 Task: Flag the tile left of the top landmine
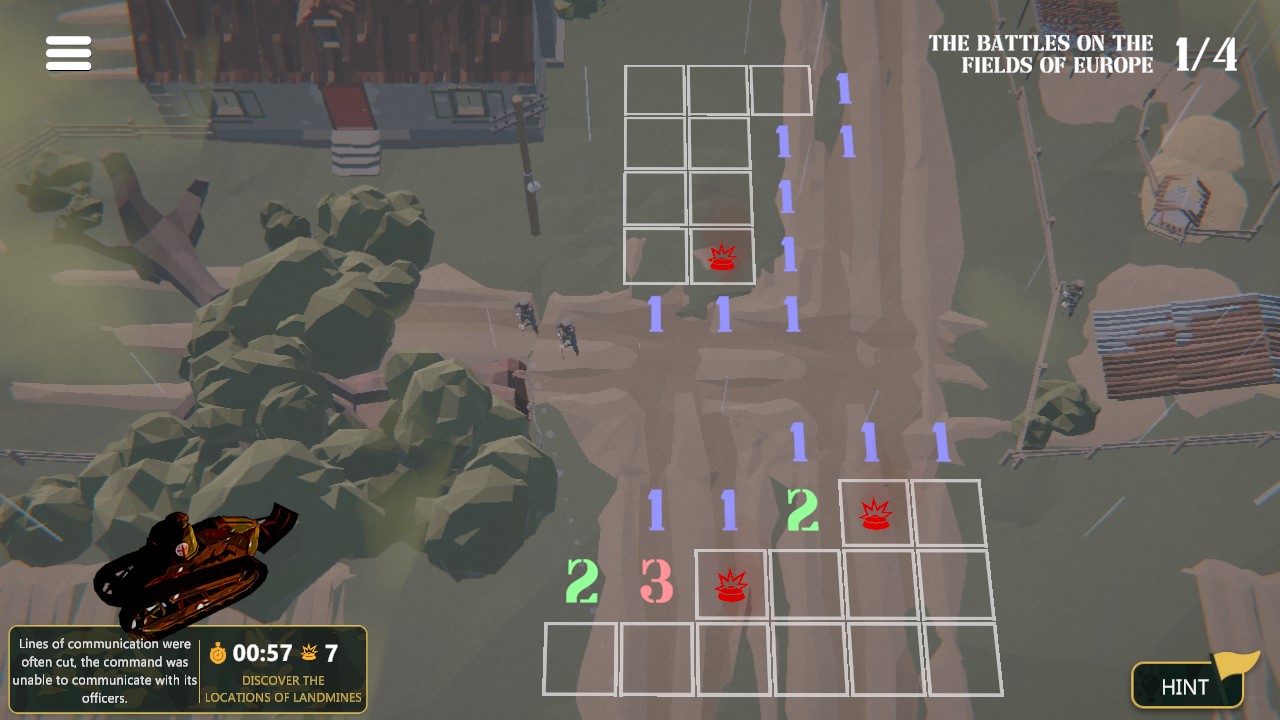tap(655, 257)
